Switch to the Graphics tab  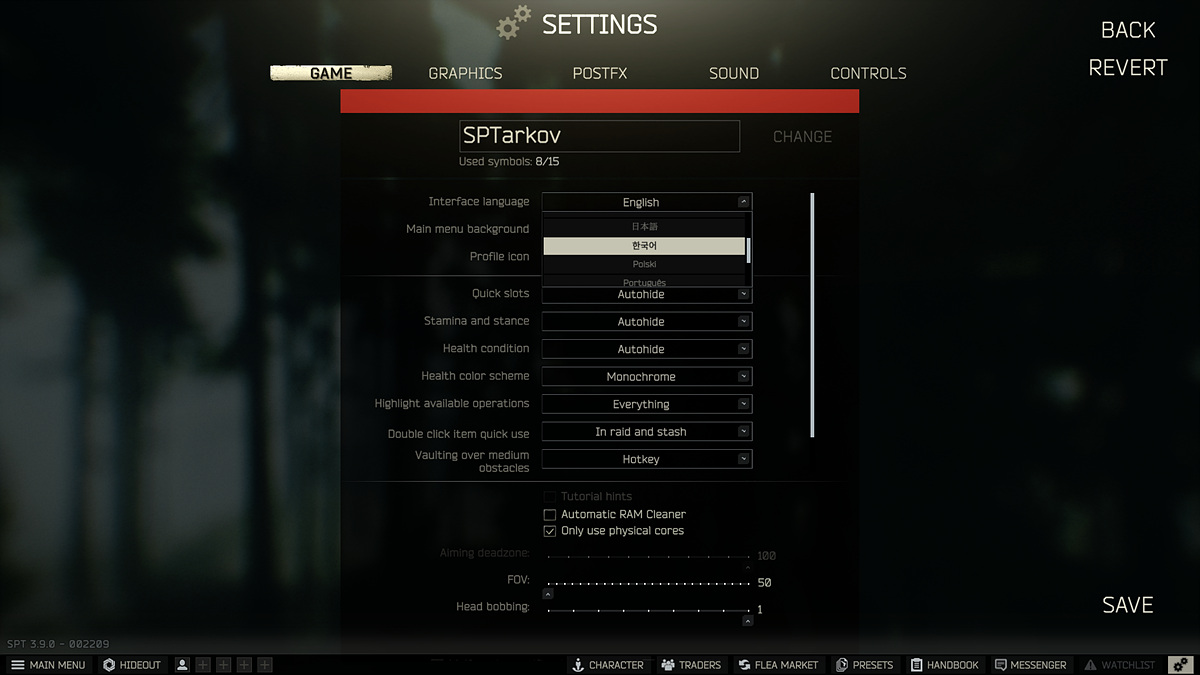click(x=465, y=73)
